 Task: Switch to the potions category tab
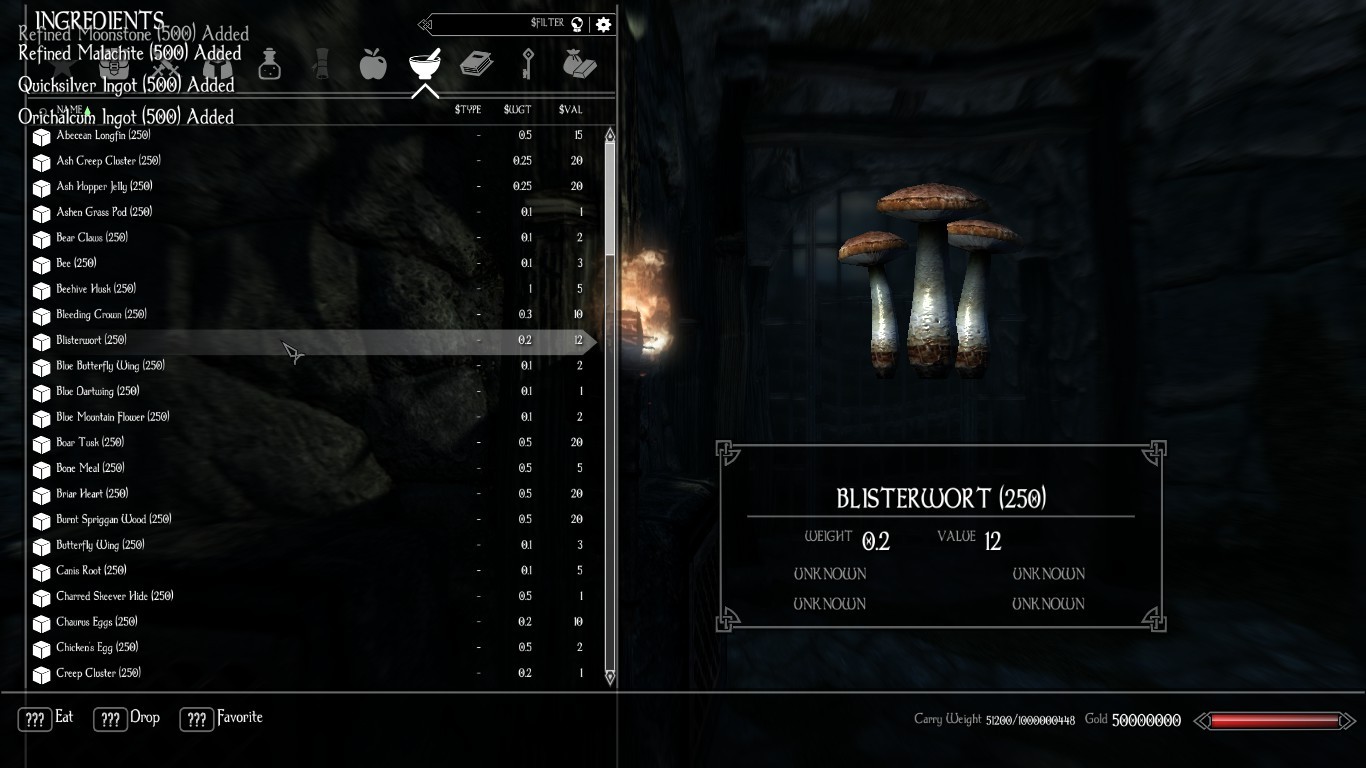tap(269, 65)
